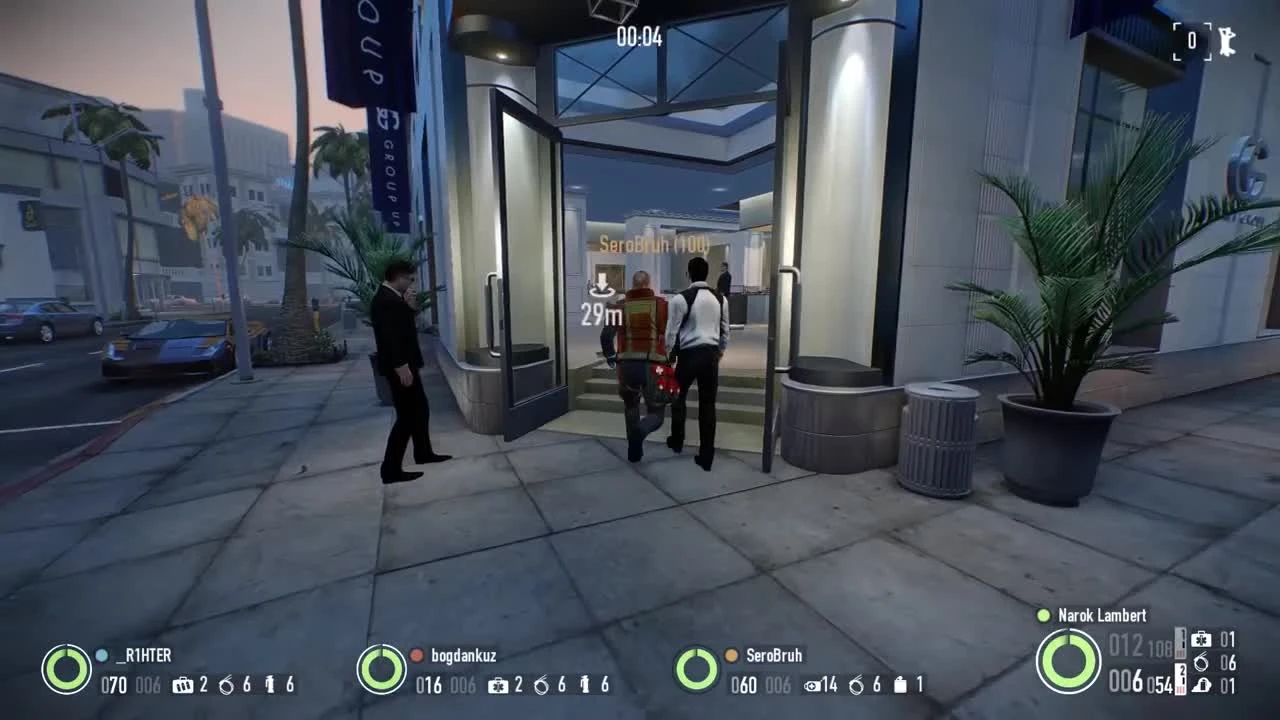Select the throwable icon in _R1HTER's panel
The image size is (1280, 720).
(x=268, y=684)
